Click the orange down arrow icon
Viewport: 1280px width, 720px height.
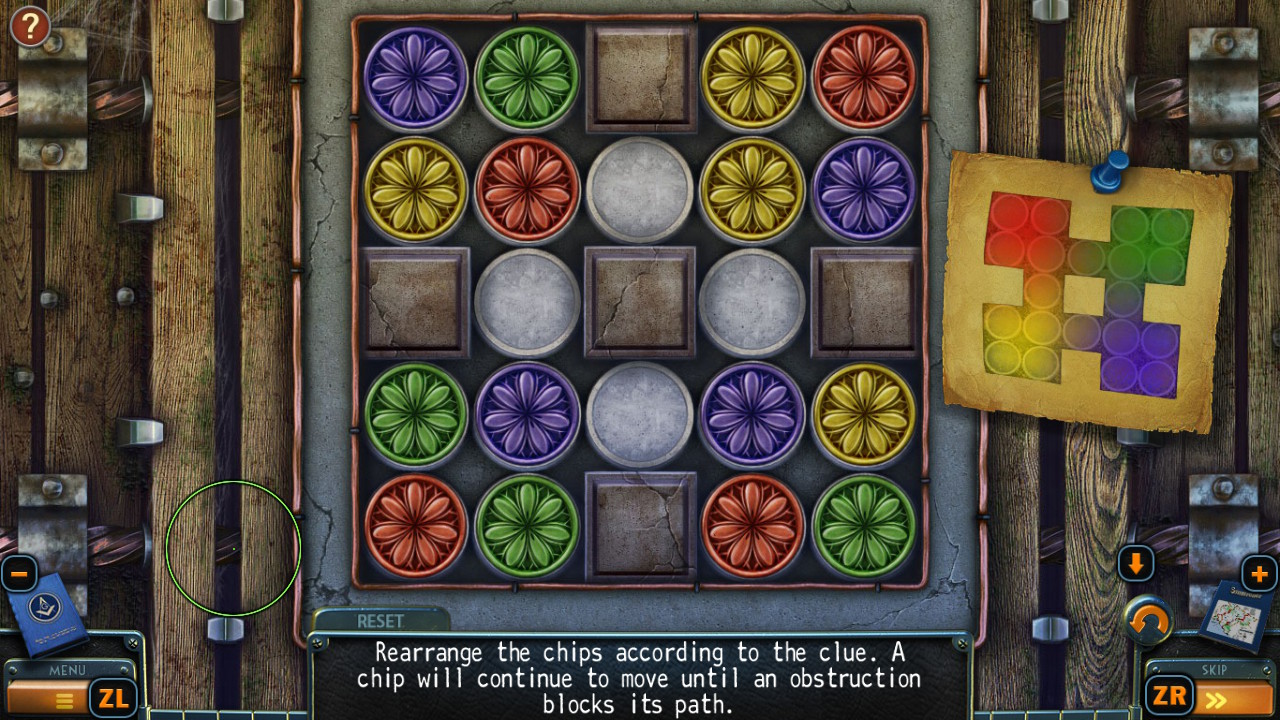[x=1136, y=563]
